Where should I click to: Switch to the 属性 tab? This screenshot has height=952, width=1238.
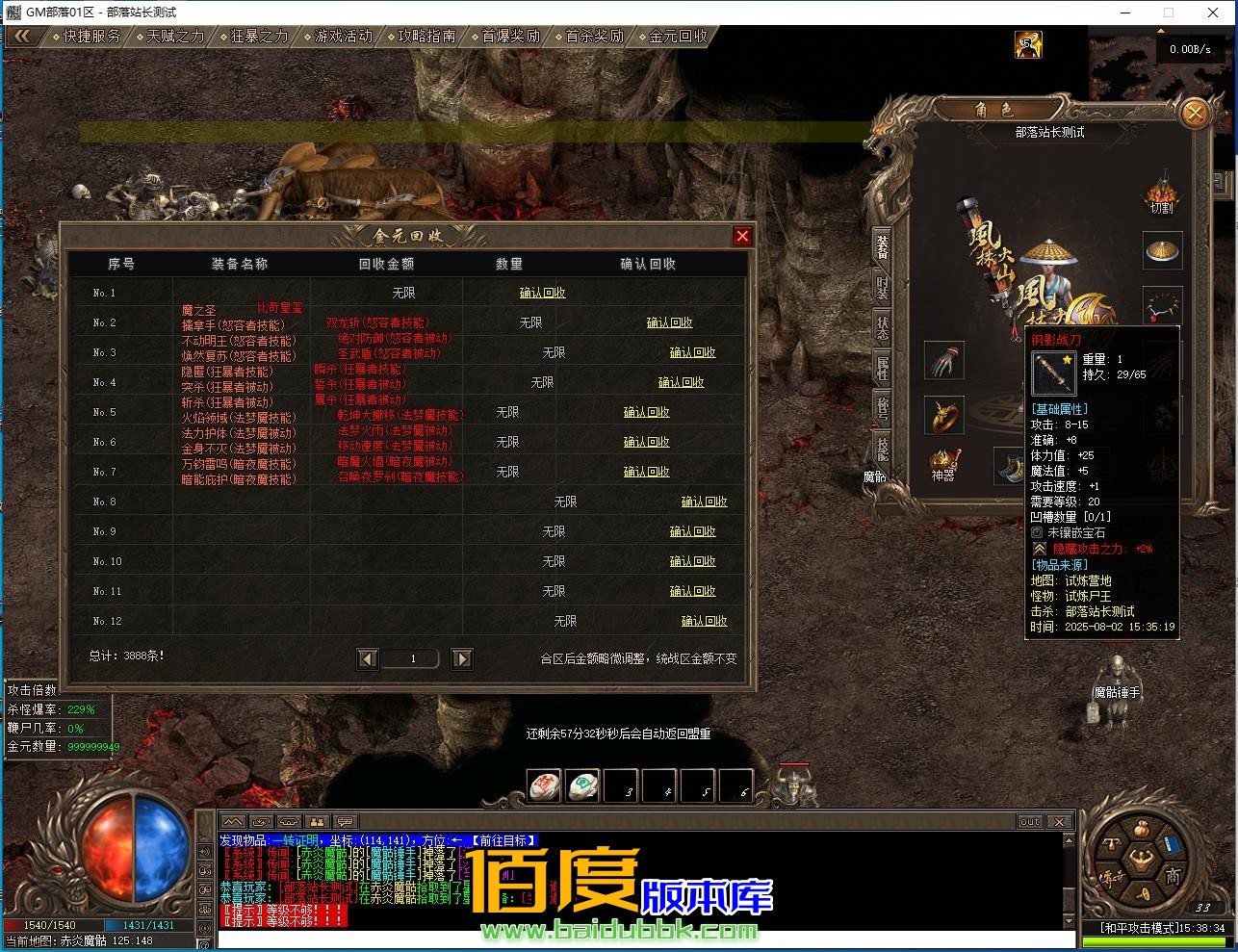click(882, 366)
